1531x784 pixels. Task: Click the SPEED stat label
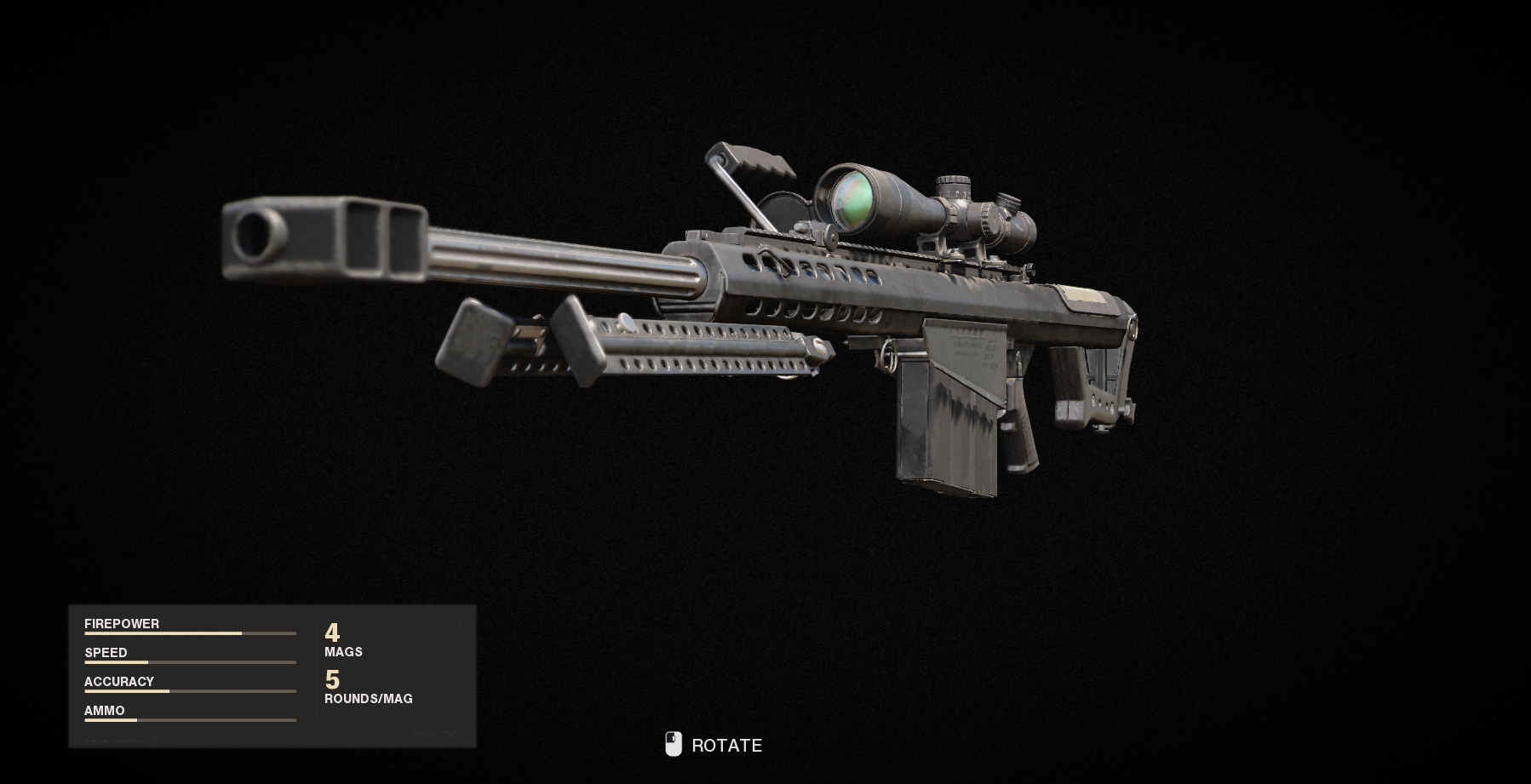click(104, 652)
